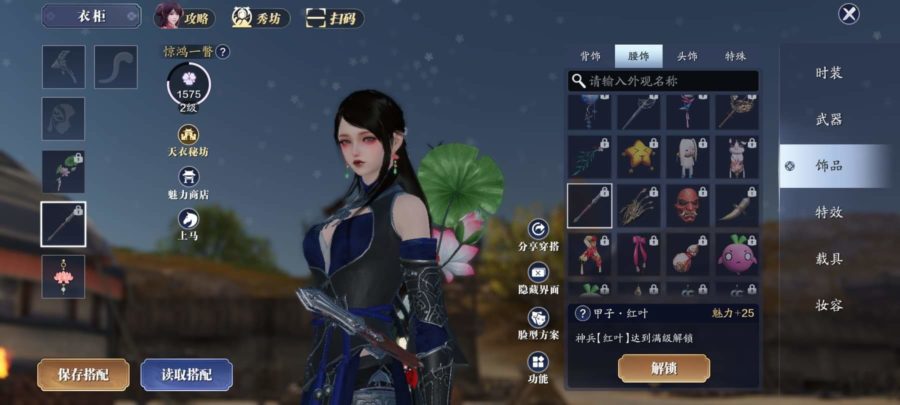Choose the pink radish accessory item
The width and height of the screenshot is (900, 405).
[x=736, y=255]
